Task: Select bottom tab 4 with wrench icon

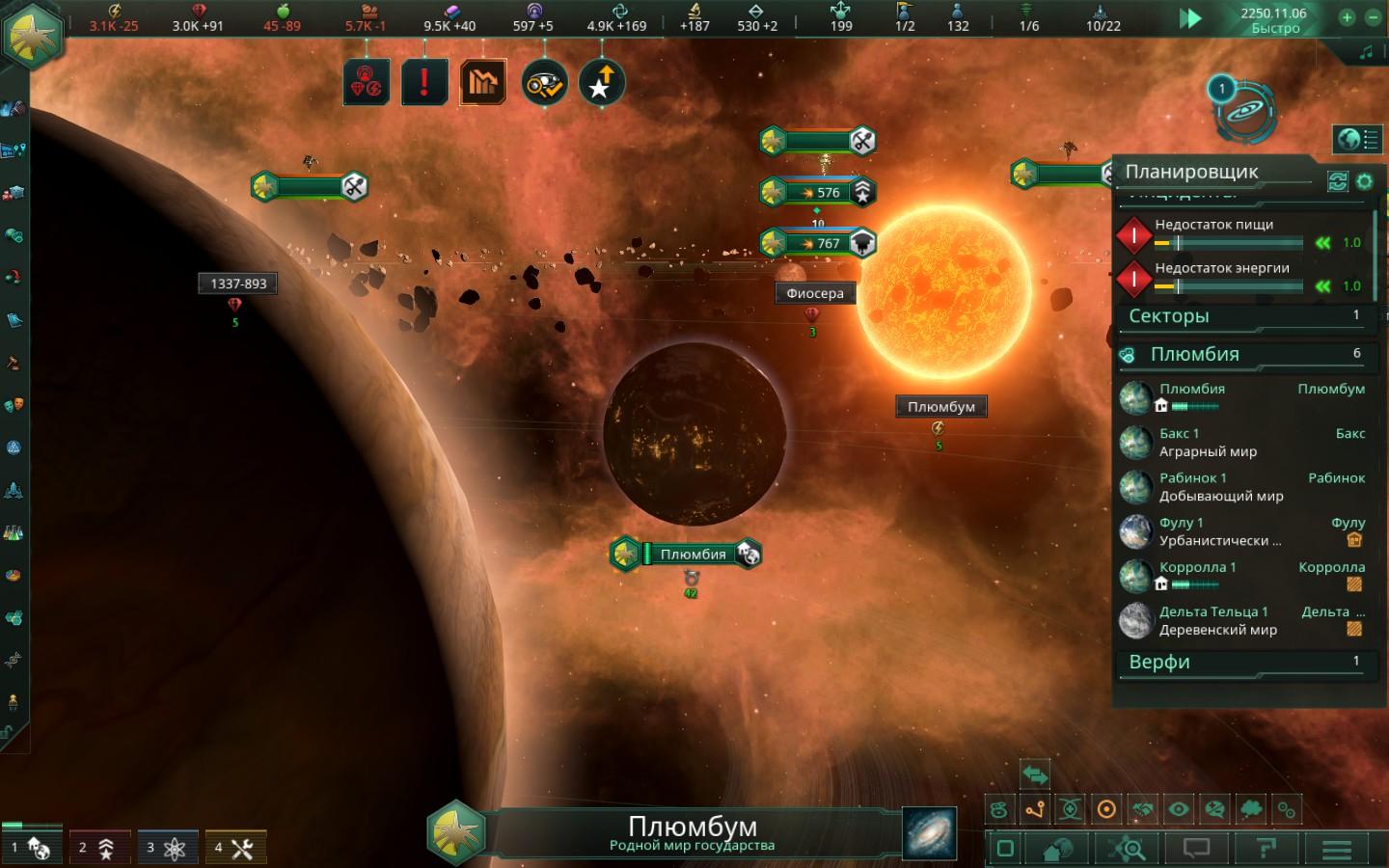Action: (x=234, y=848)
